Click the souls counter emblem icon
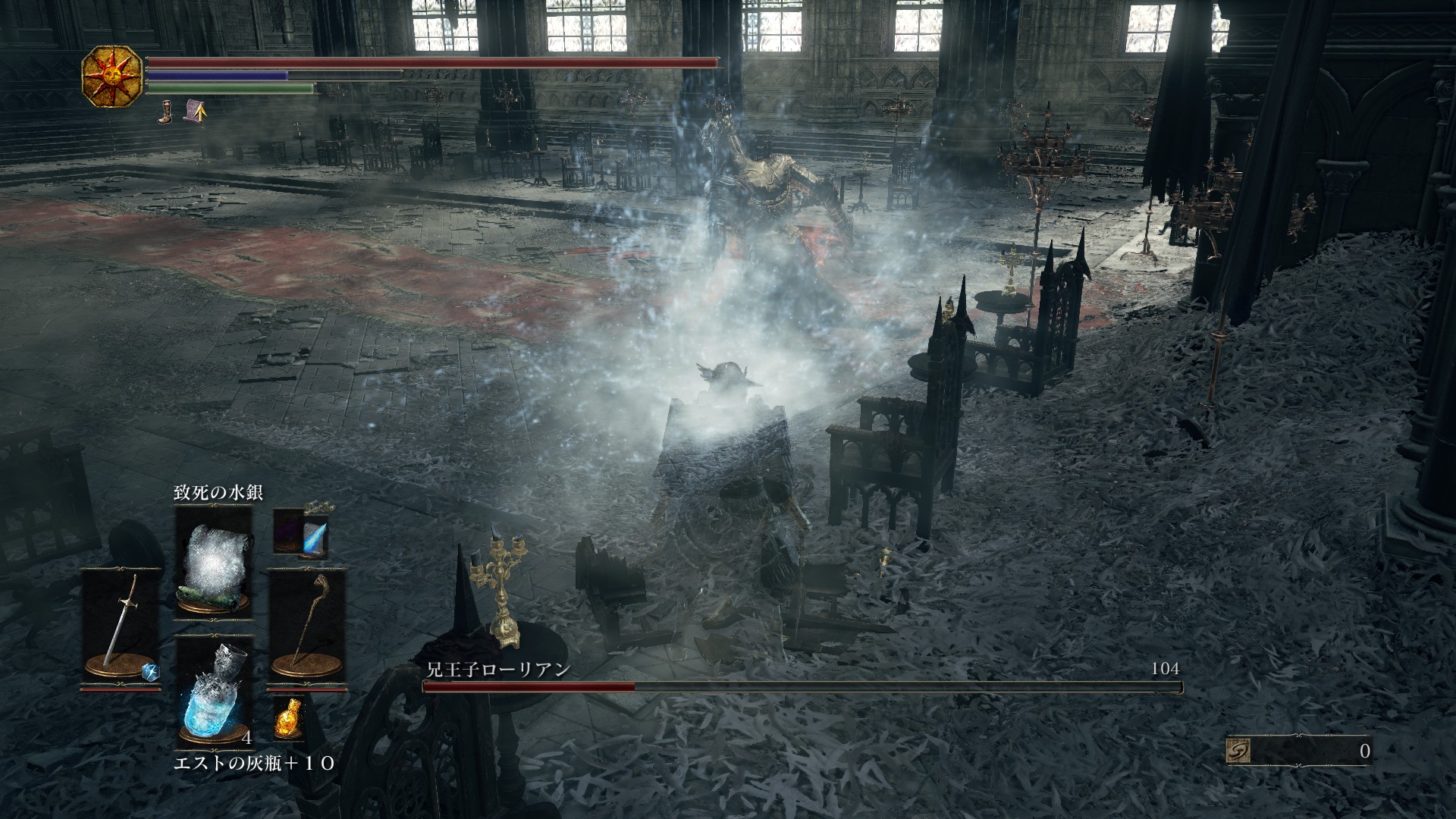Image resolution: width=1456 pixels, height=819 pixels. pos(1238,751)
